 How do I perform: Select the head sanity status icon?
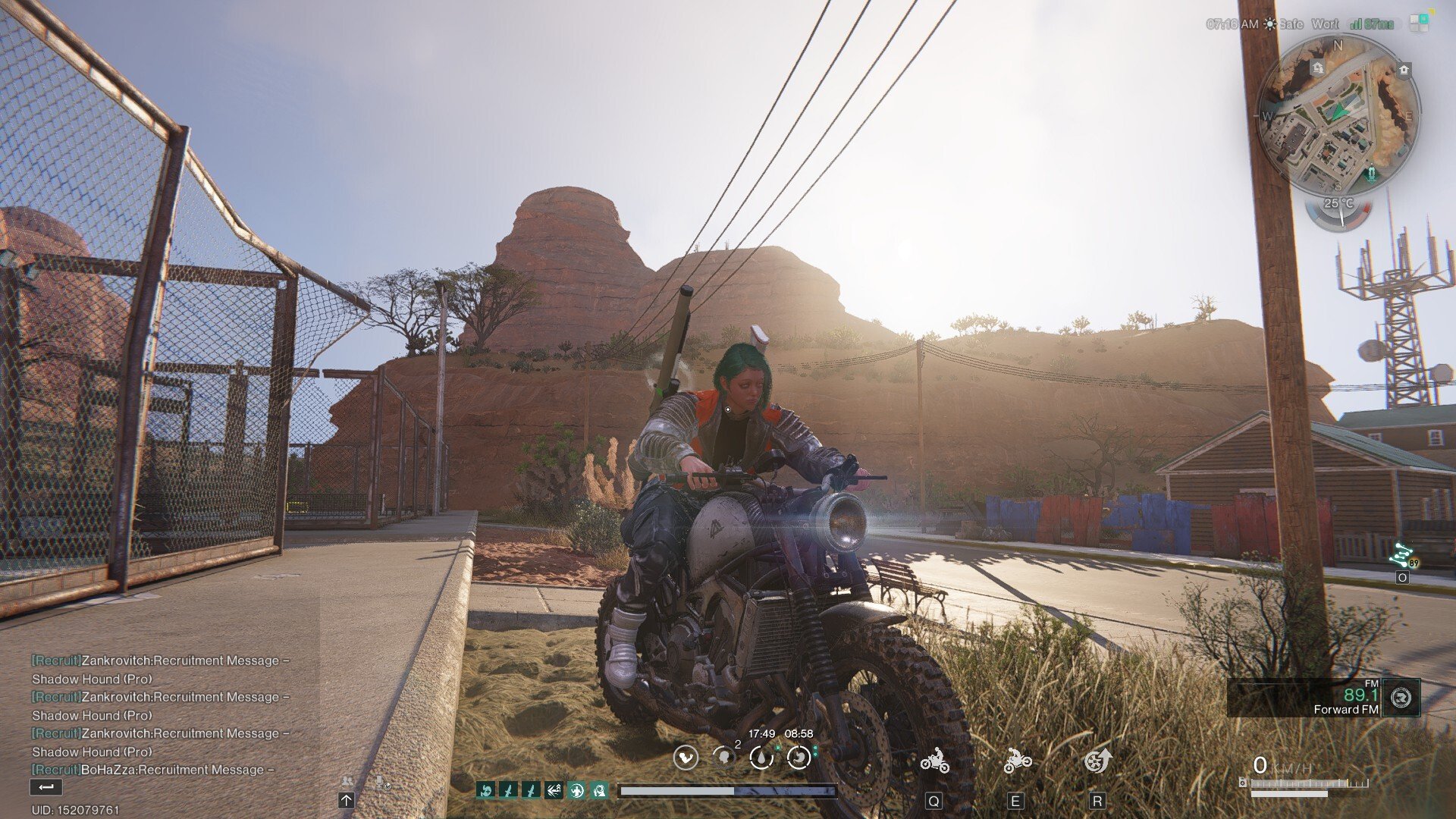pos(724,757)
